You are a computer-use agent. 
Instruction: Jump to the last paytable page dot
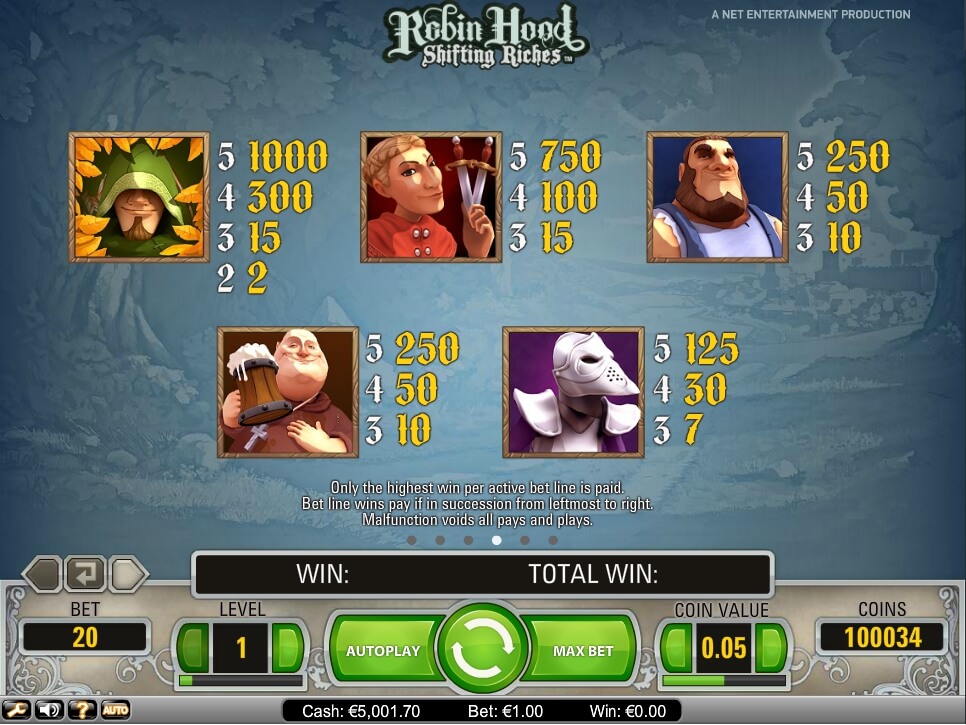[553, 540]
